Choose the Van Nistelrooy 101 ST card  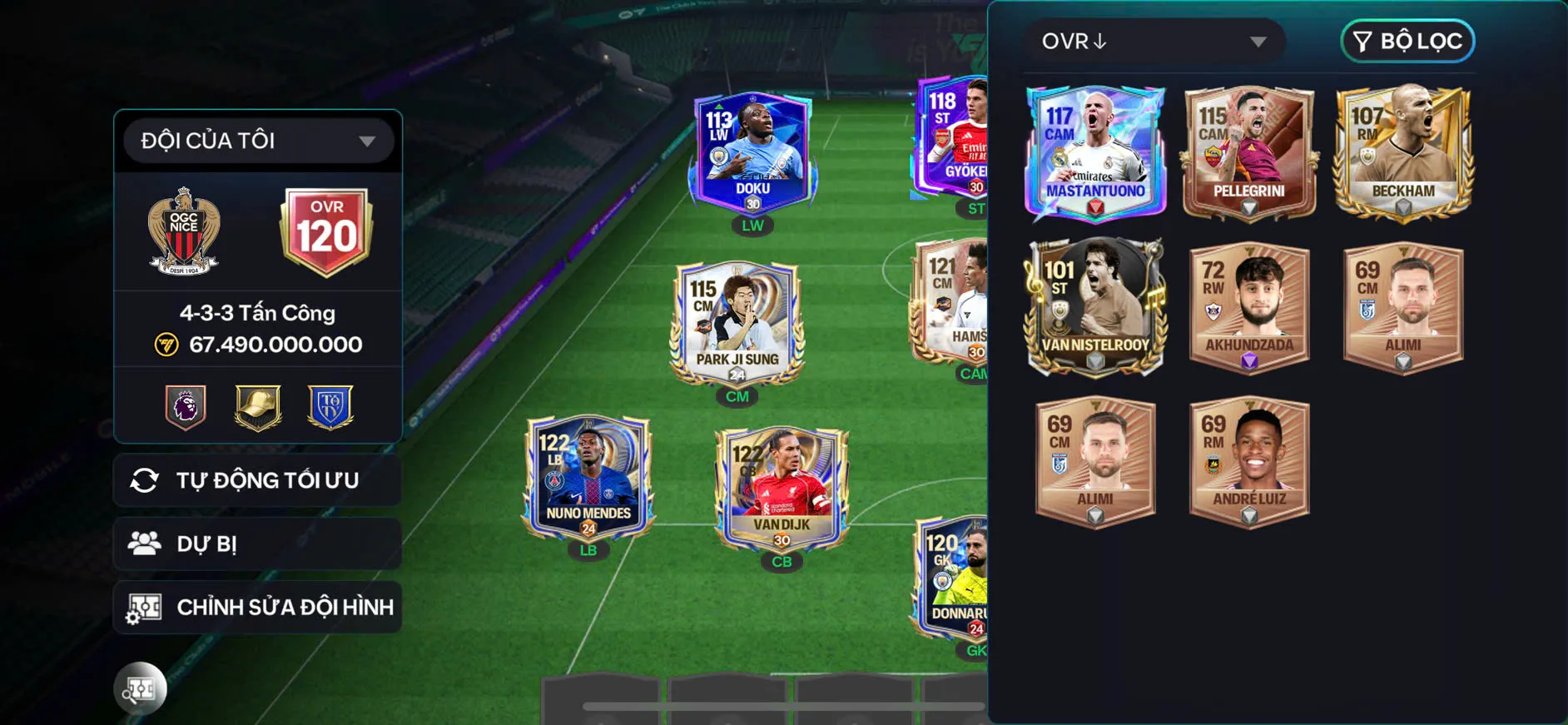click(x=1094, y=308)
